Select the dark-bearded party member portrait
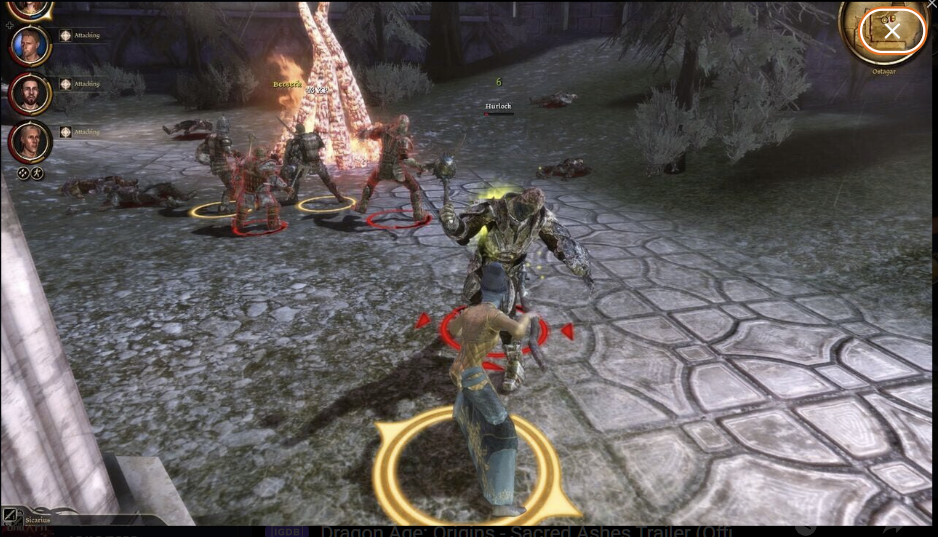This screenshot has width=938, height=537. tap(29, 93)
